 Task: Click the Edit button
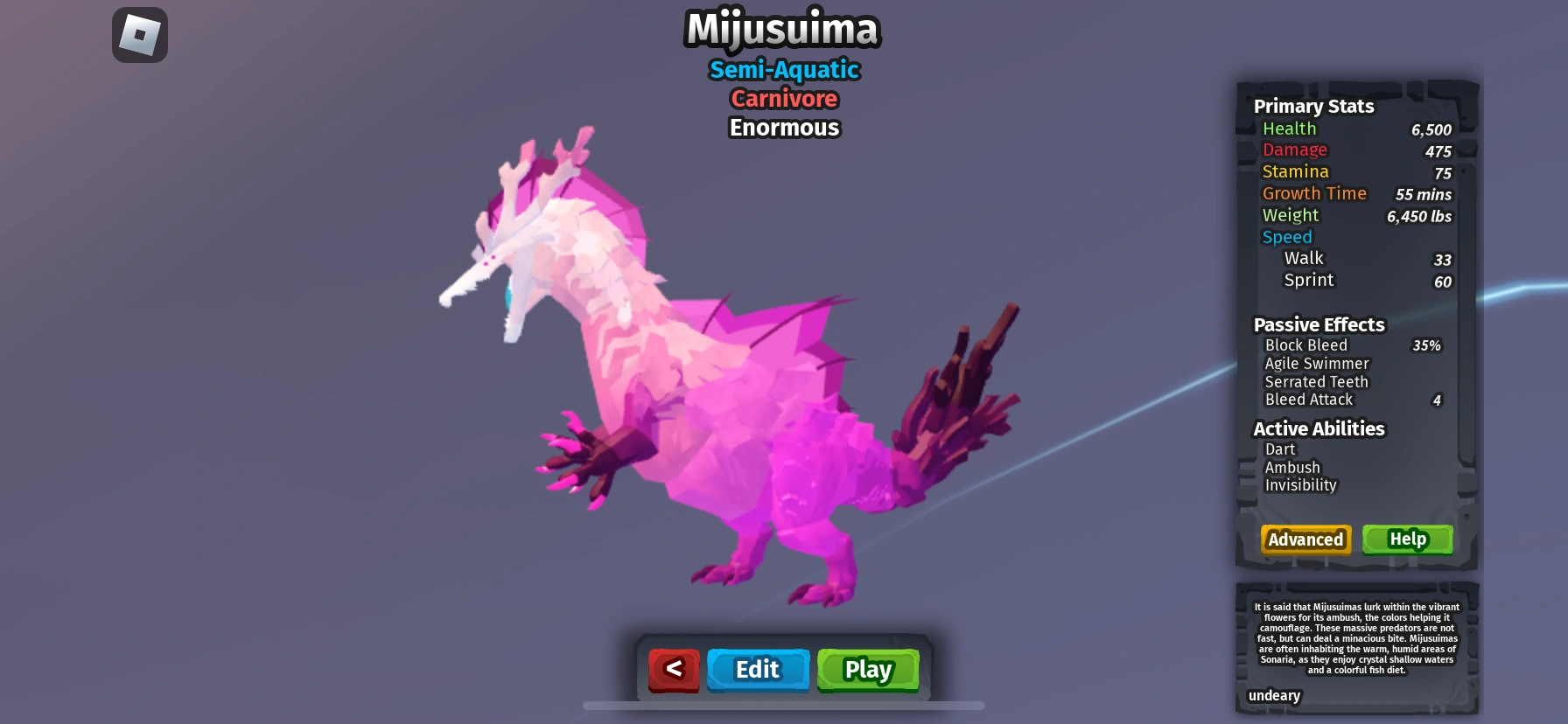[758, 670]
